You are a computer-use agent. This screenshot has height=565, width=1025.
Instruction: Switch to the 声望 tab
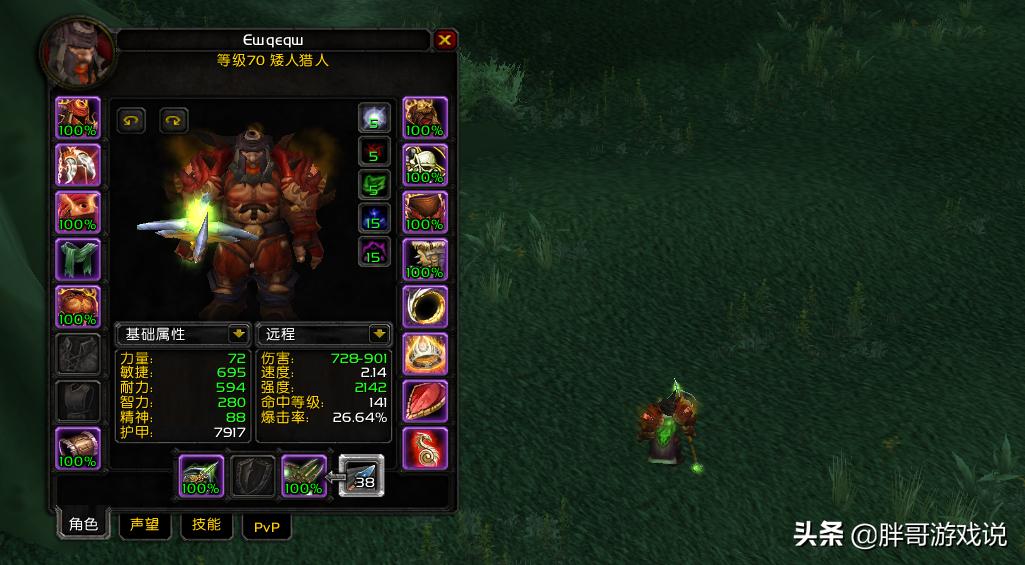click(x=145, y=525)
